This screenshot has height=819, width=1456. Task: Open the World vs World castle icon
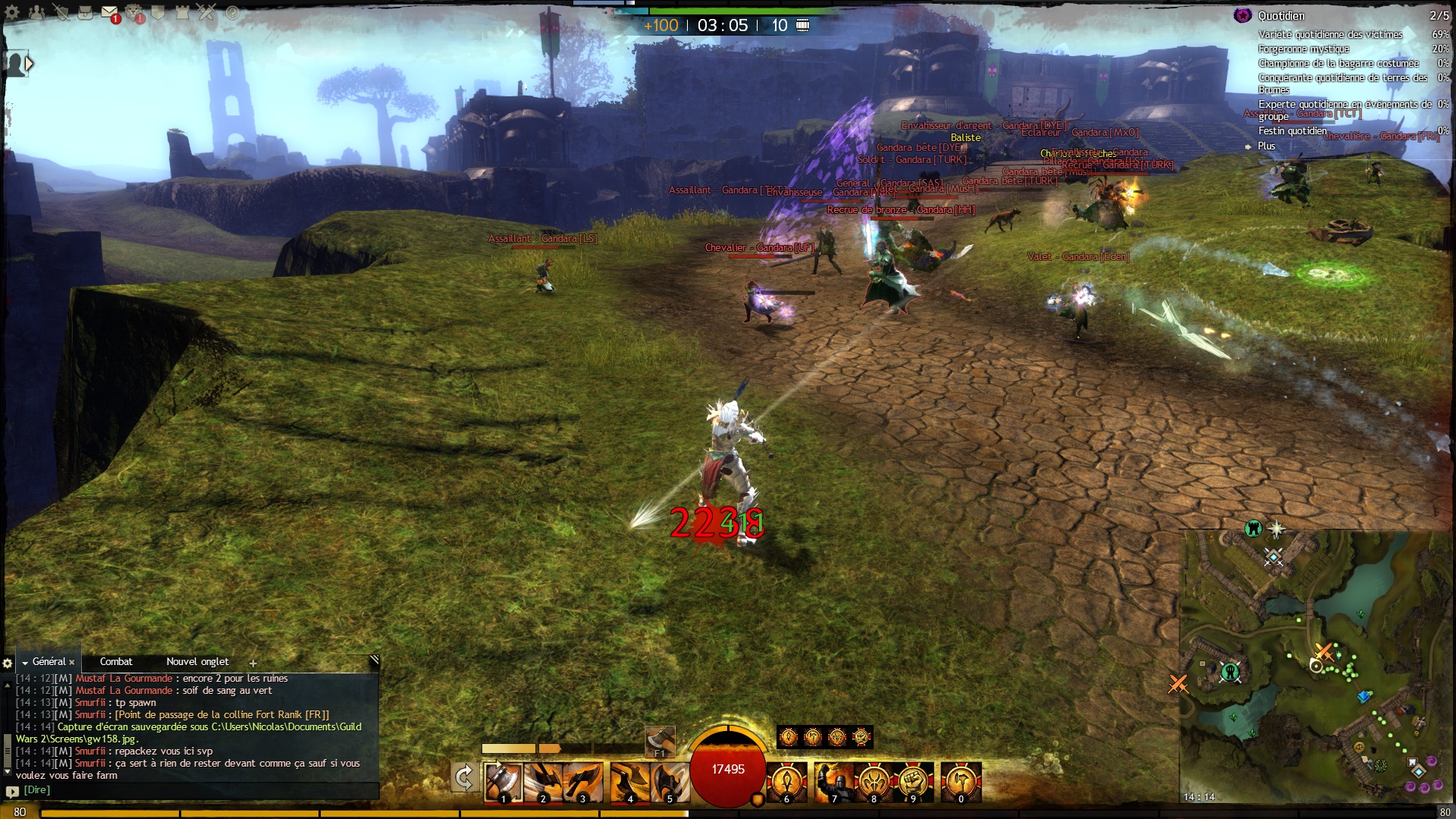(182, 12)
